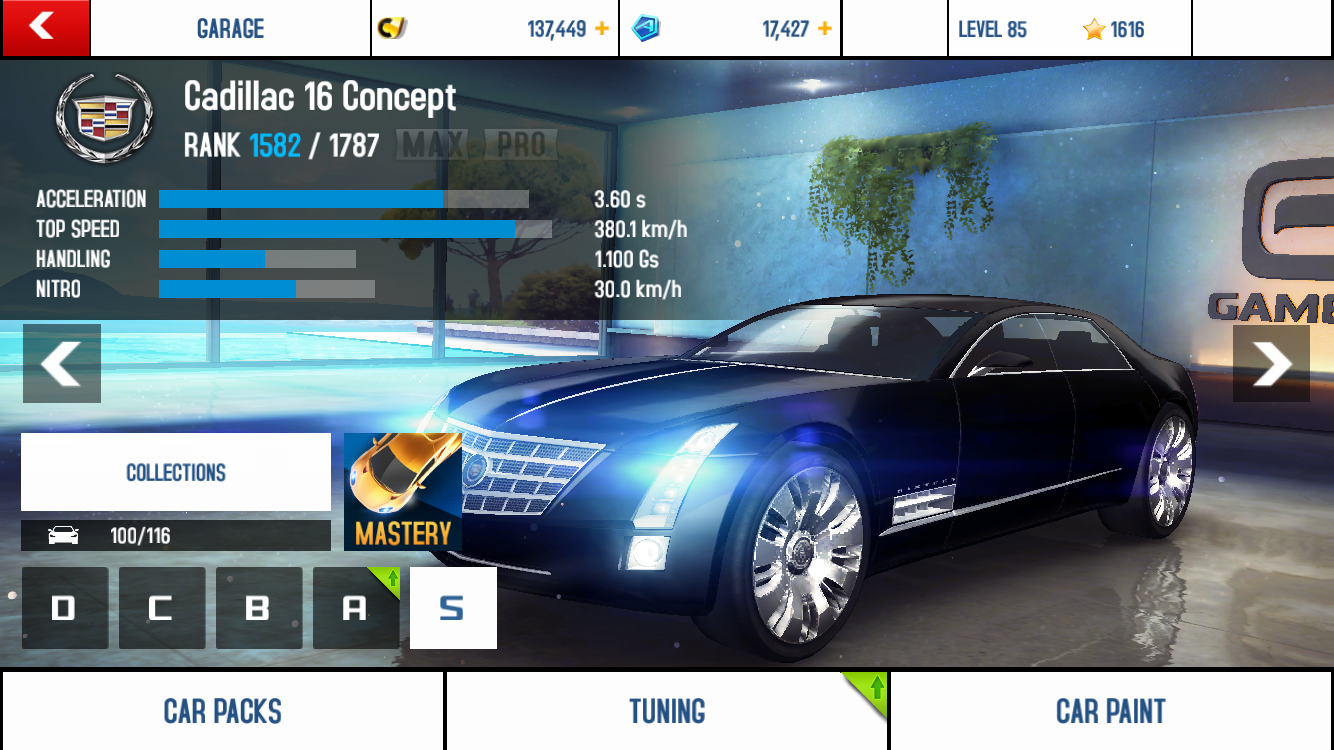Viewport: 1334px width, 750px height.
Task: Select the class S tab
Action: click(x=453, y=608)
